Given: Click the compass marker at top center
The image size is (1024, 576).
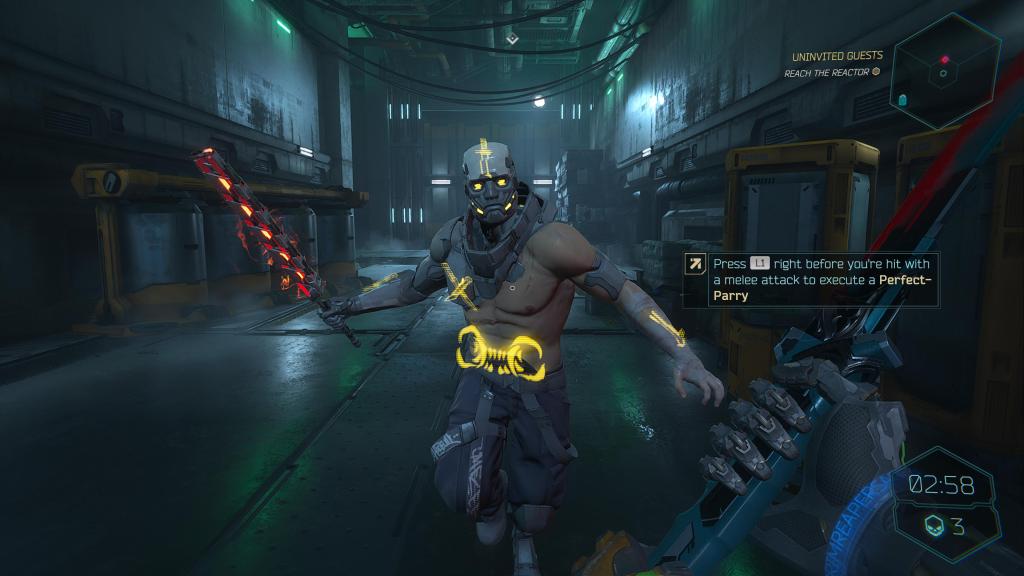Looking at the screenshot, I should point(512,38).
